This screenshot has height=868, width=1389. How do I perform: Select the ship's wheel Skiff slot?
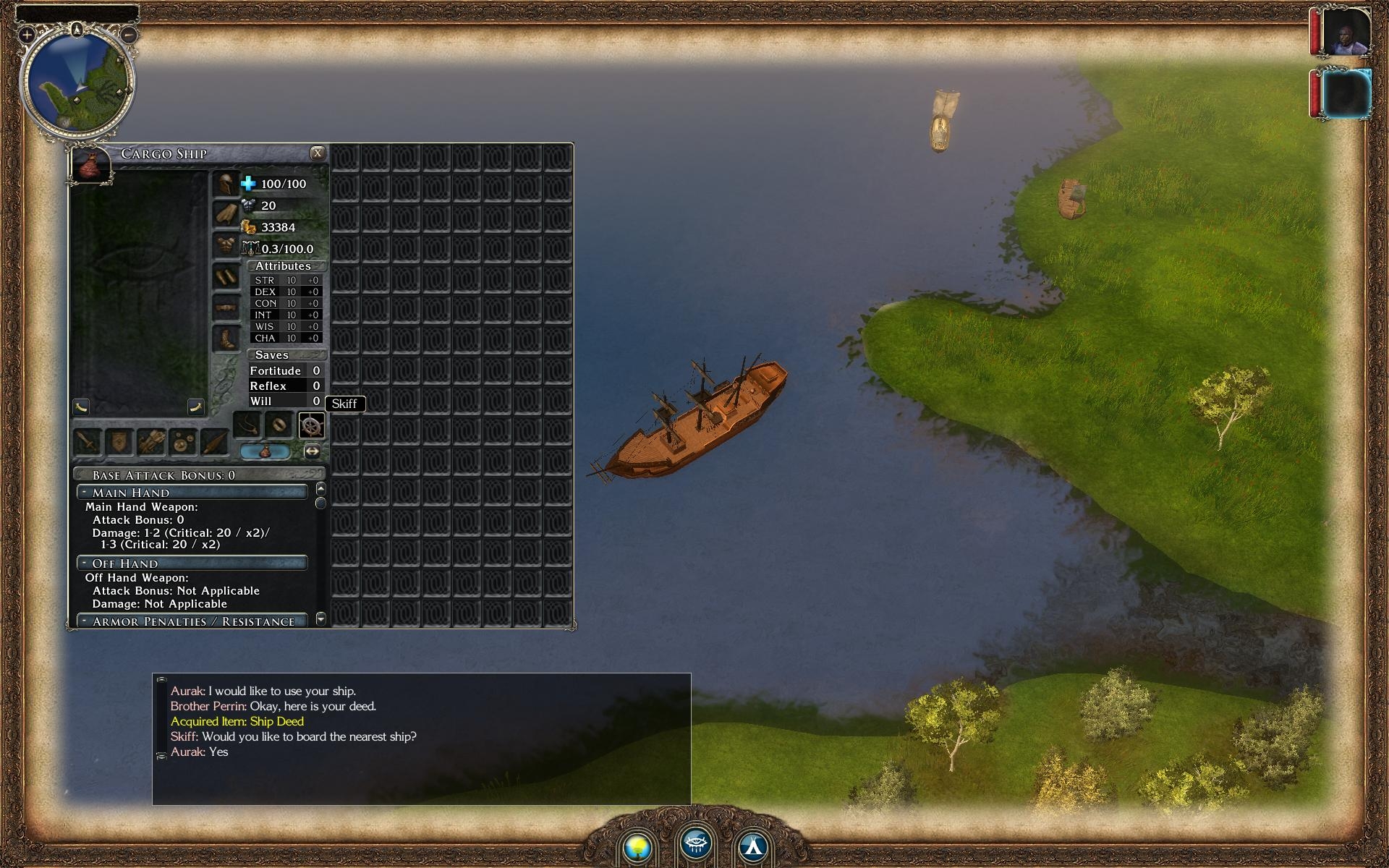(x=311, y=426)
